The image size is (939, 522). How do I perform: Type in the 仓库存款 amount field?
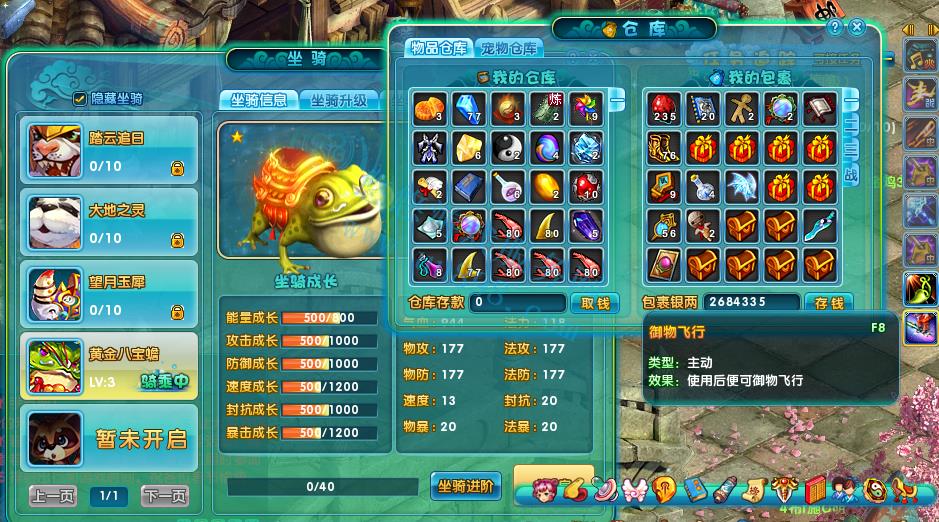pos(518,302)
